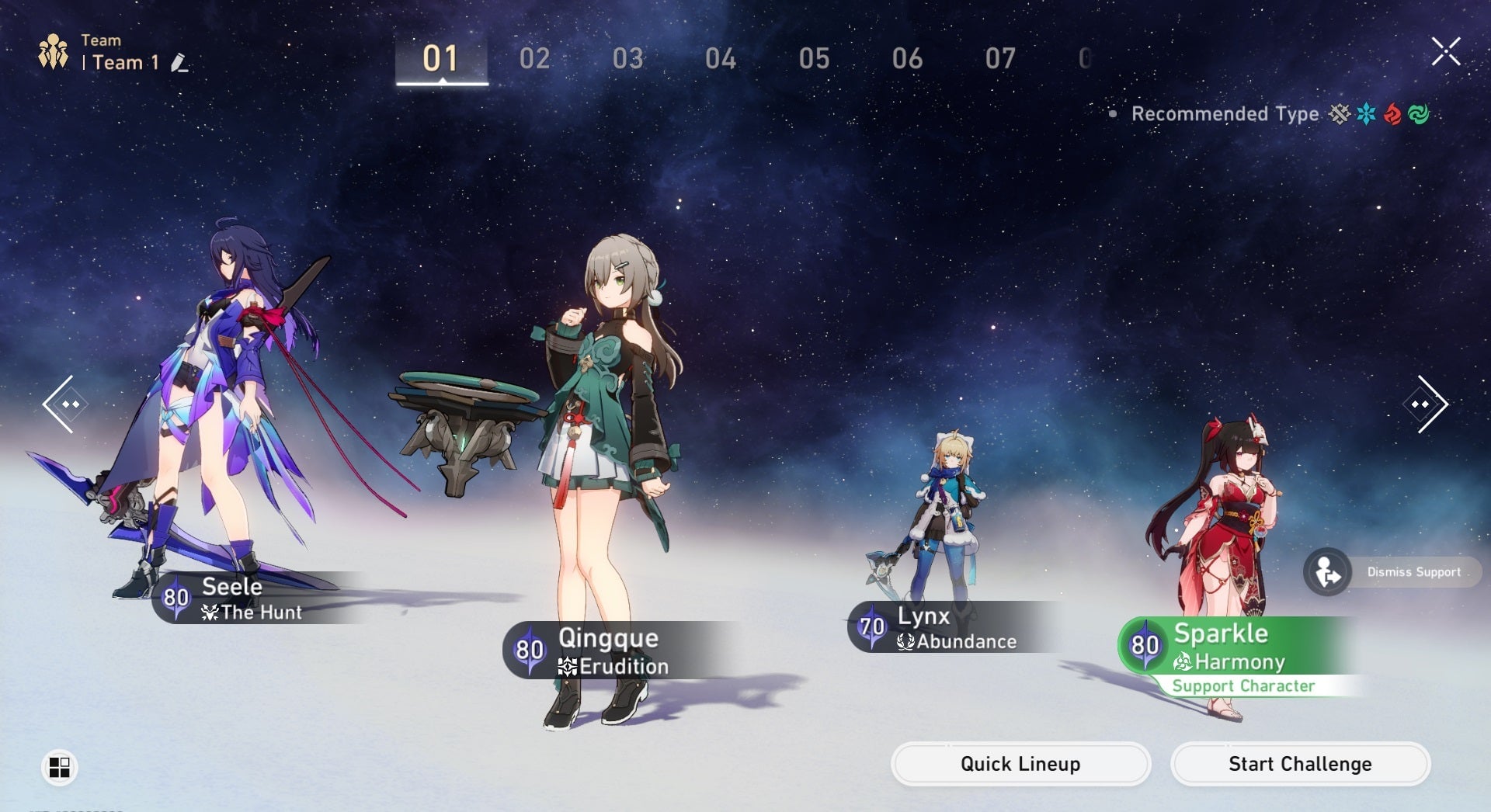
Task: Select stage 07 from the number row
Action: 1002,57
